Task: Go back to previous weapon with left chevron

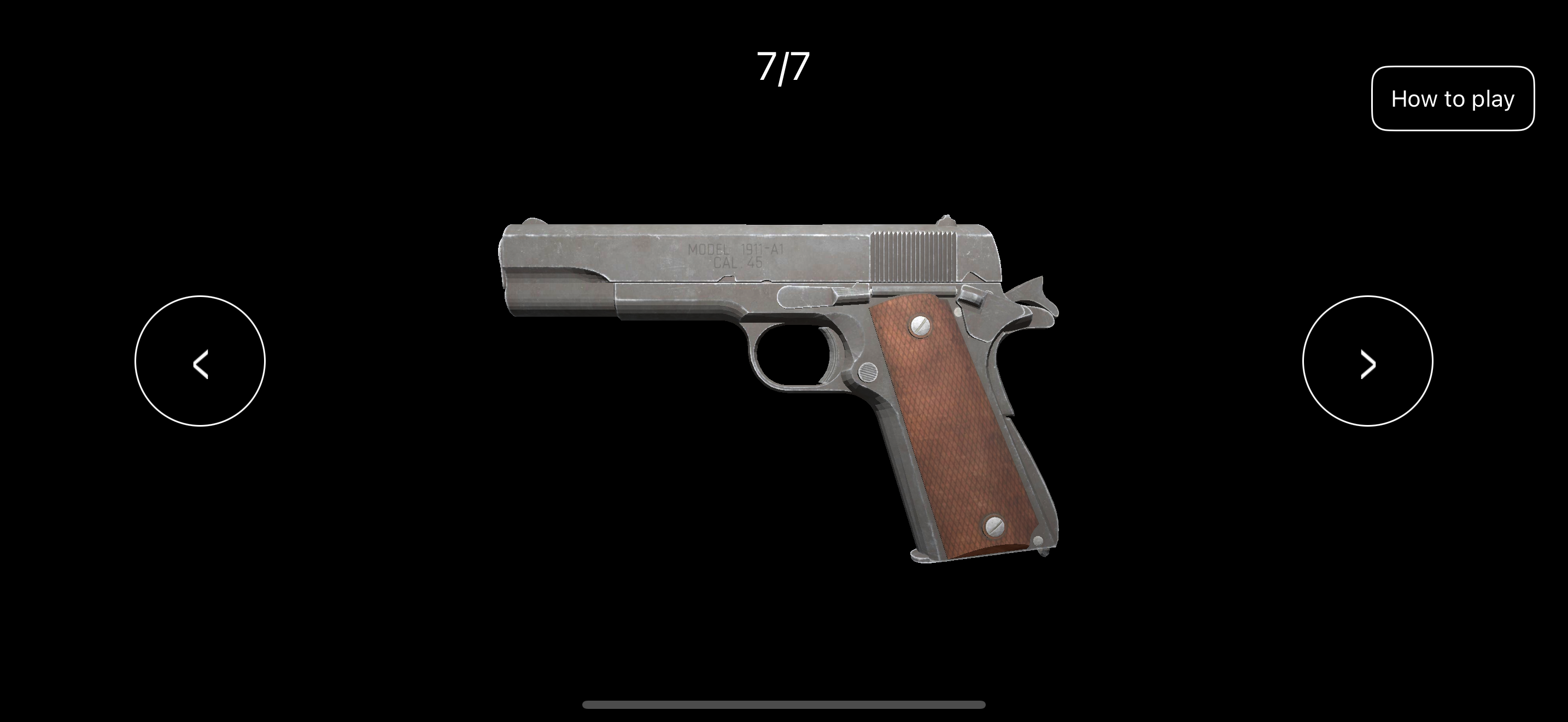Action: coord(201,362)
